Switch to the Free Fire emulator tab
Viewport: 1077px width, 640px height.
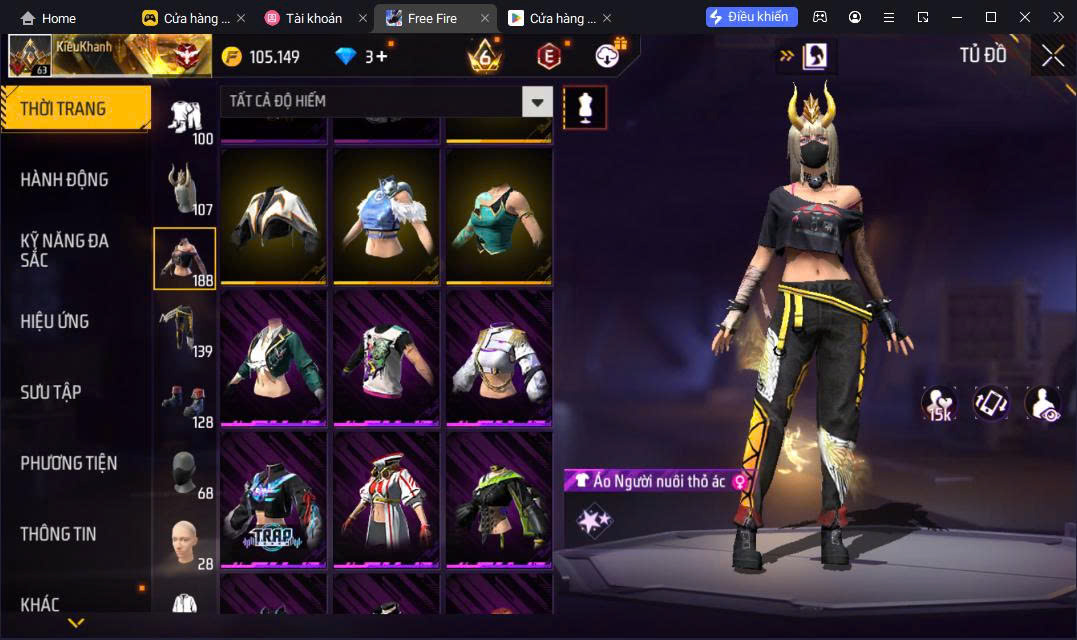pyautogui.click(x=432, y=18)
